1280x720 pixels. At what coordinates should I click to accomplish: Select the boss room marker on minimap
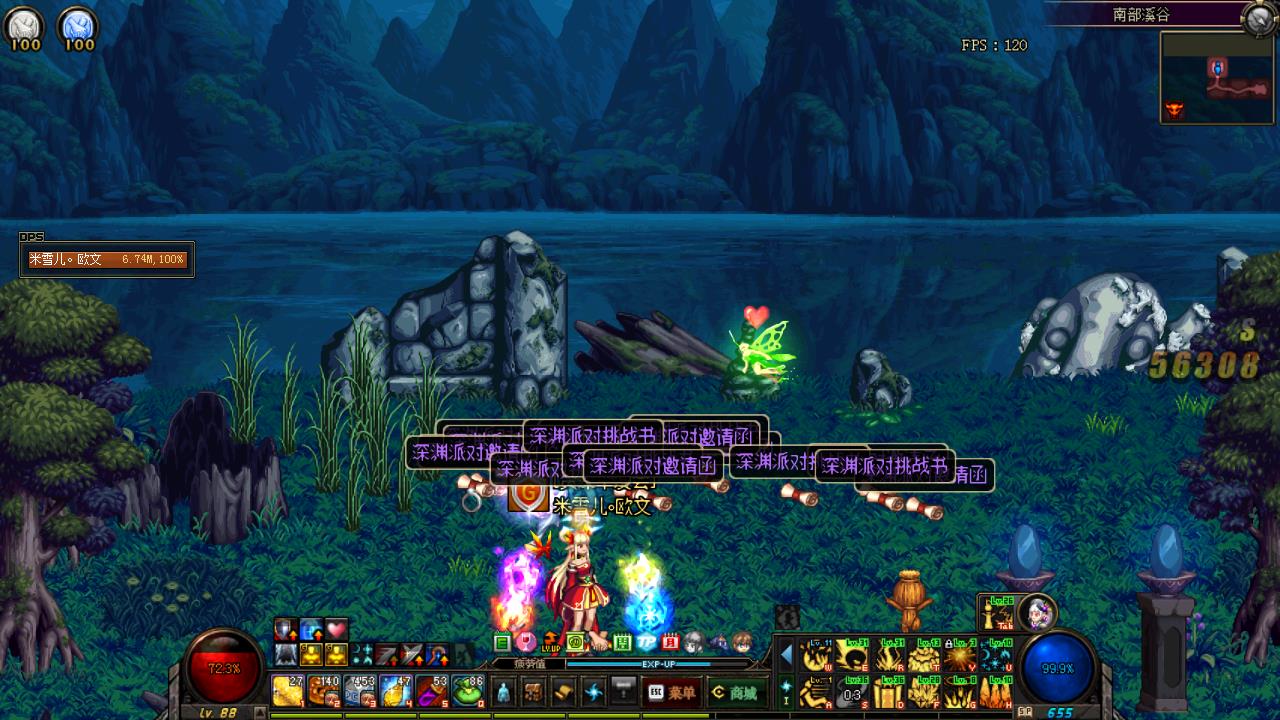point(1175,108)
